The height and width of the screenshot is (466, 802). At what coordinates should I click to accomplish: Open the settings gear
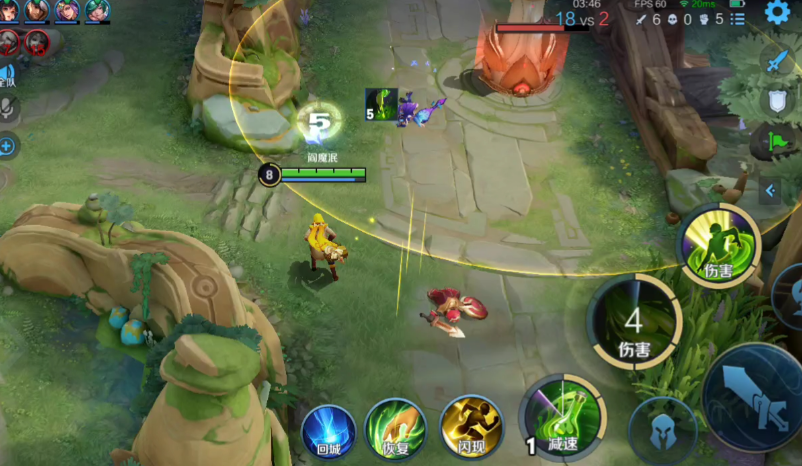[777, 12]
